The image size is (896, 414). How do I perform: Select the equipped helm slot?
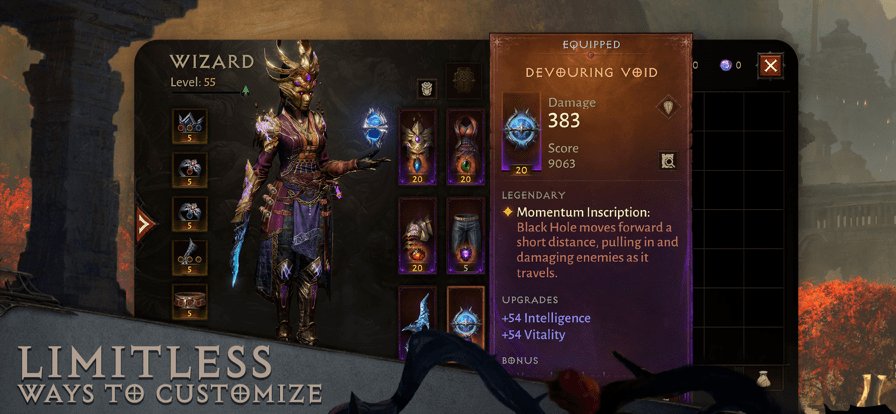(417, 145)
